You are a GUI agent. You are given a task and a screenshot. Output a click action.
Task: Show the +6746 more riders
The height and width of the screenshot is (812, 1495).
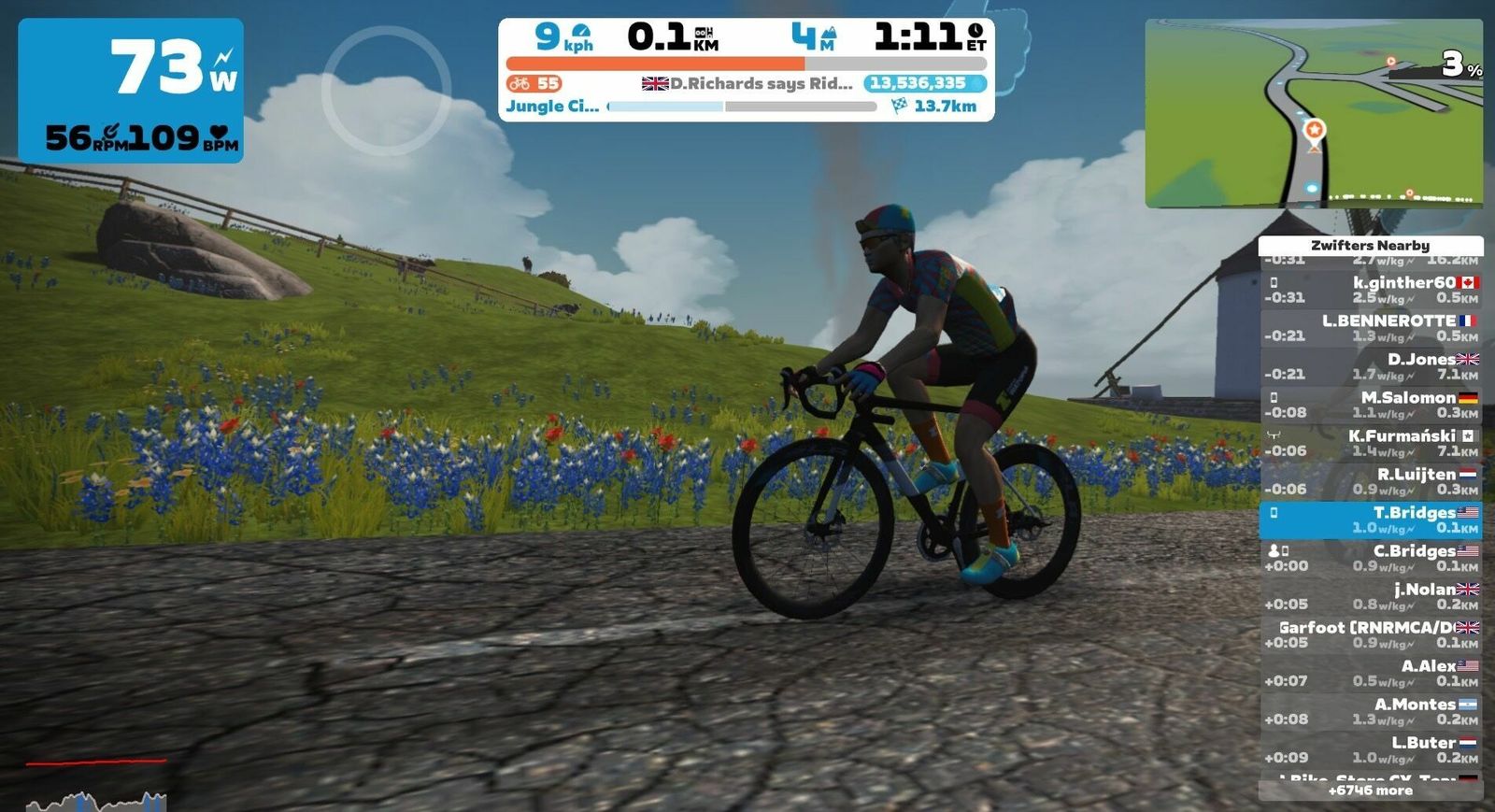pos(1371,791)
